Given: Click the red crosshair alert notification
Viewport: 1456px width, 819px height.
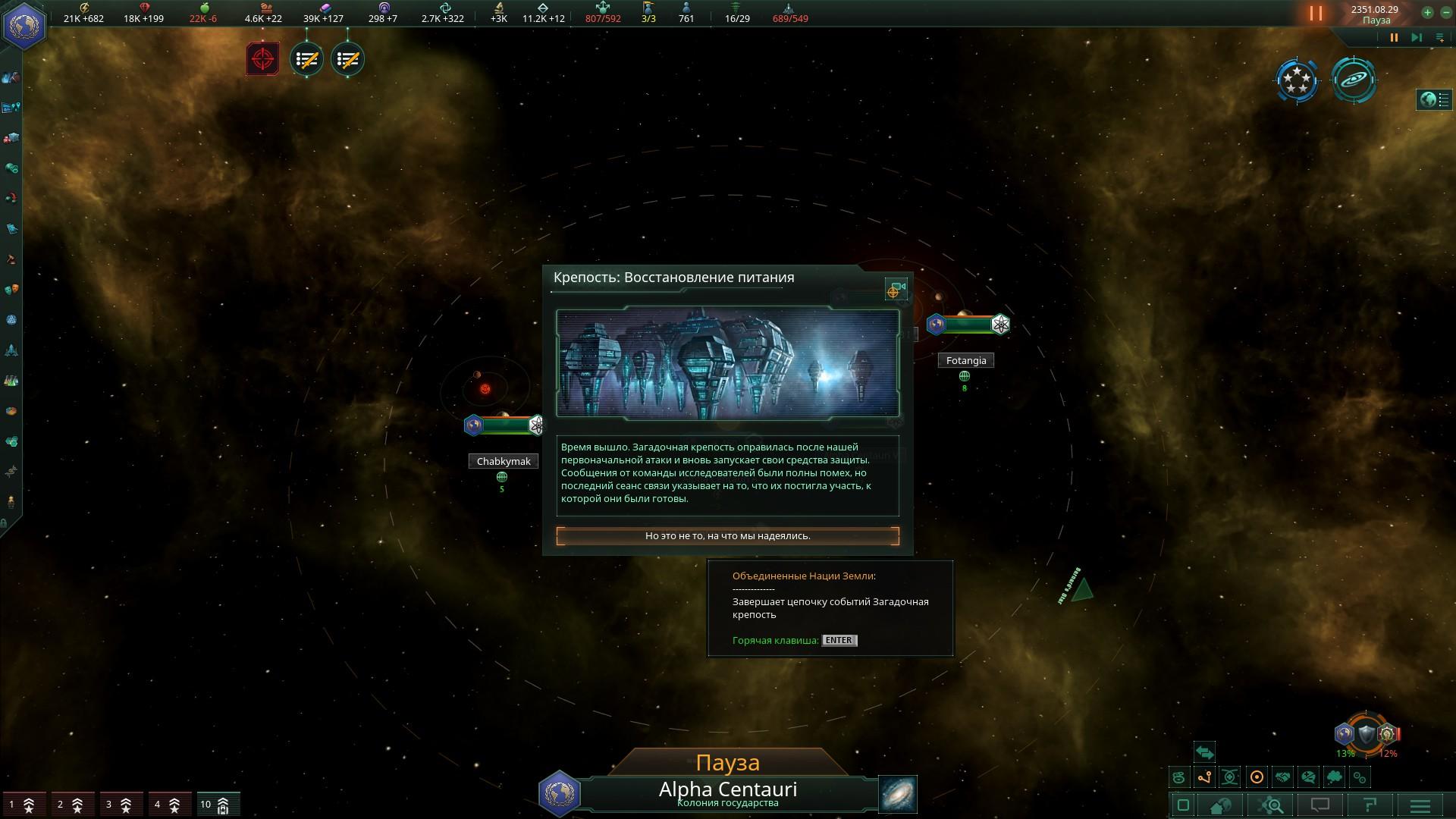Looking at the screenshot, I should click(x=262, y=58).
